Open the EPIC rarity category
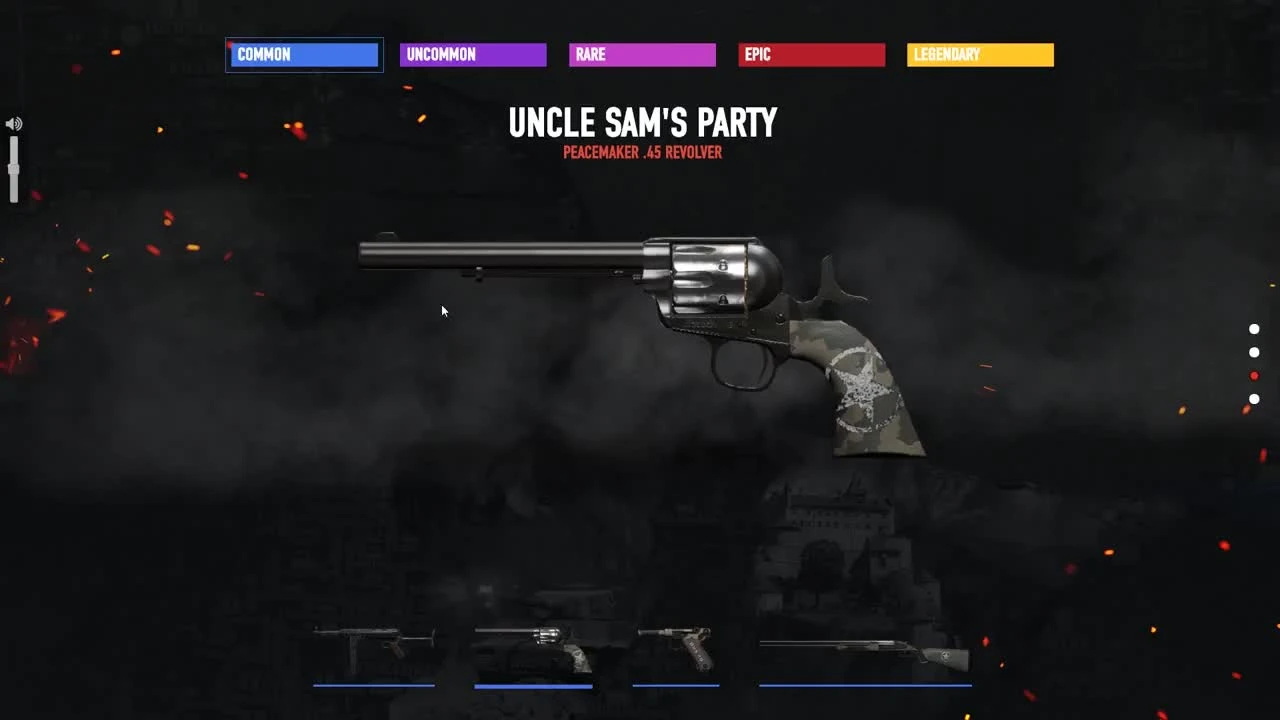 pyautogui.click(x=812, y=54)
